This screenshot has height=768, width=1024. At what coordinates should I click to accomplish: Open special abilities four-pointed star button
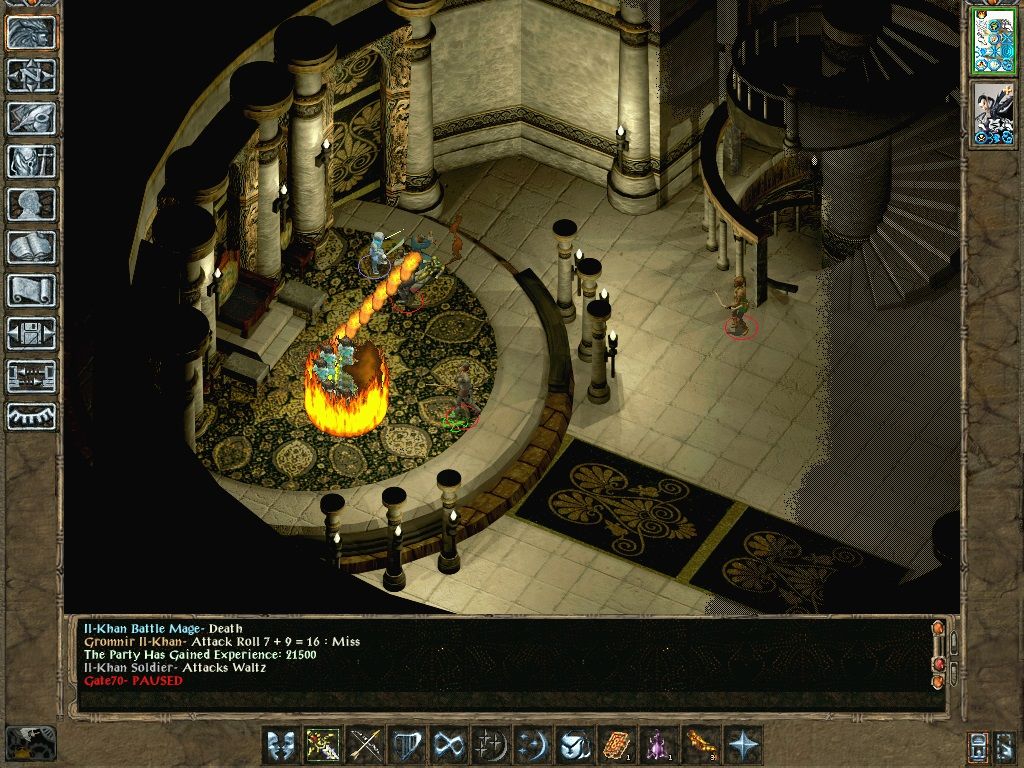[x=743, y=745]
